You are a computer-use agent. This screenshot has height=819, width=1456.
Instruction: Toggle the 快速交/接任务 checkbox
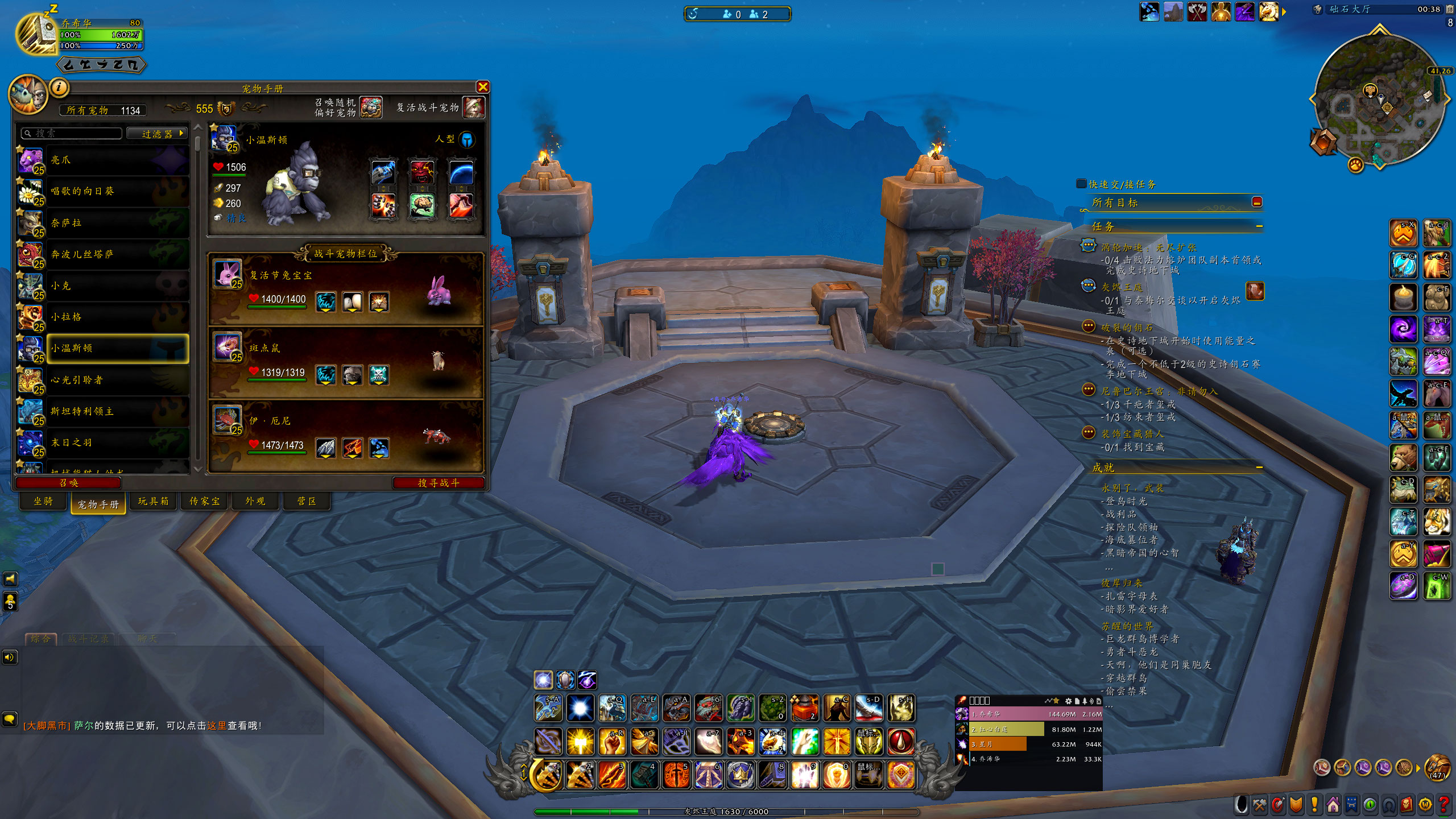tap(1081, 184)
